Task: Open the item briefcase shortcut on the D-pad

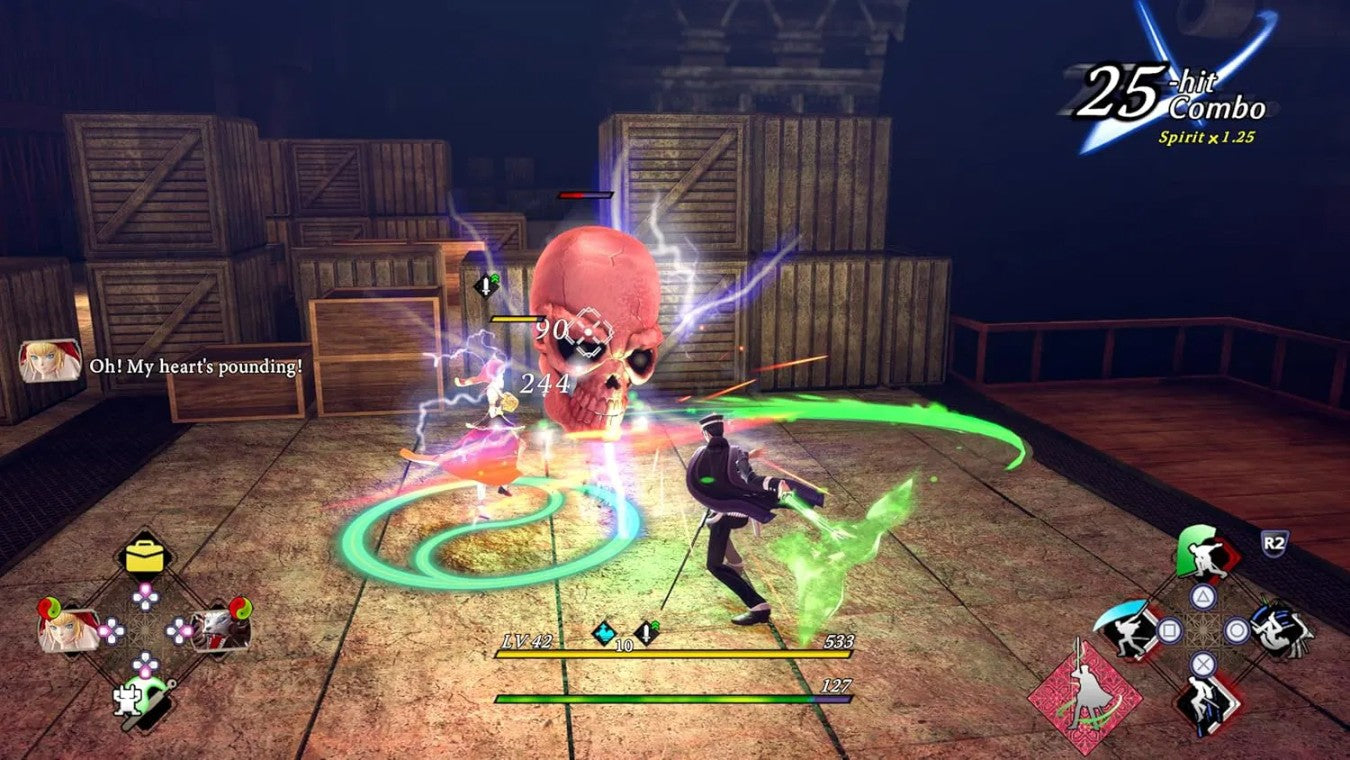Action: pyautogui.click(x=144, y=558)
